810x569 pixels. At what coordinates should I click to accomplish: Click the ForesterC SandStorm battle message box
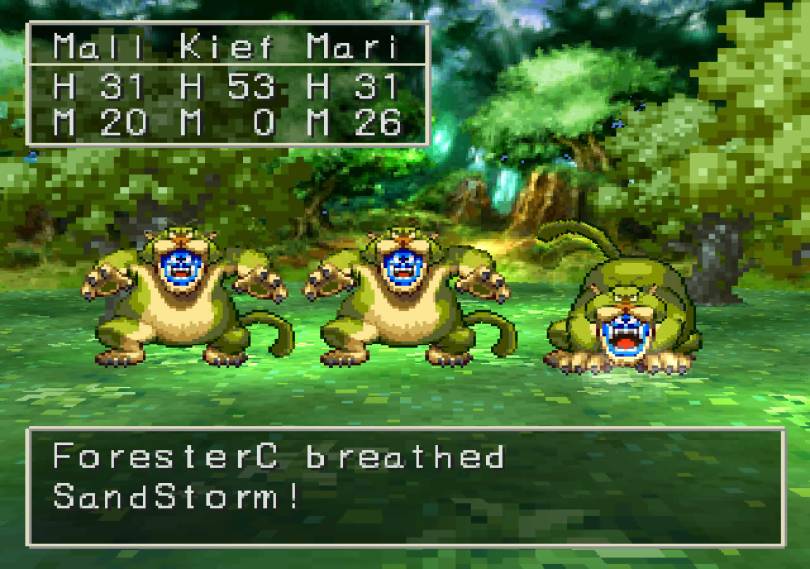405,487
